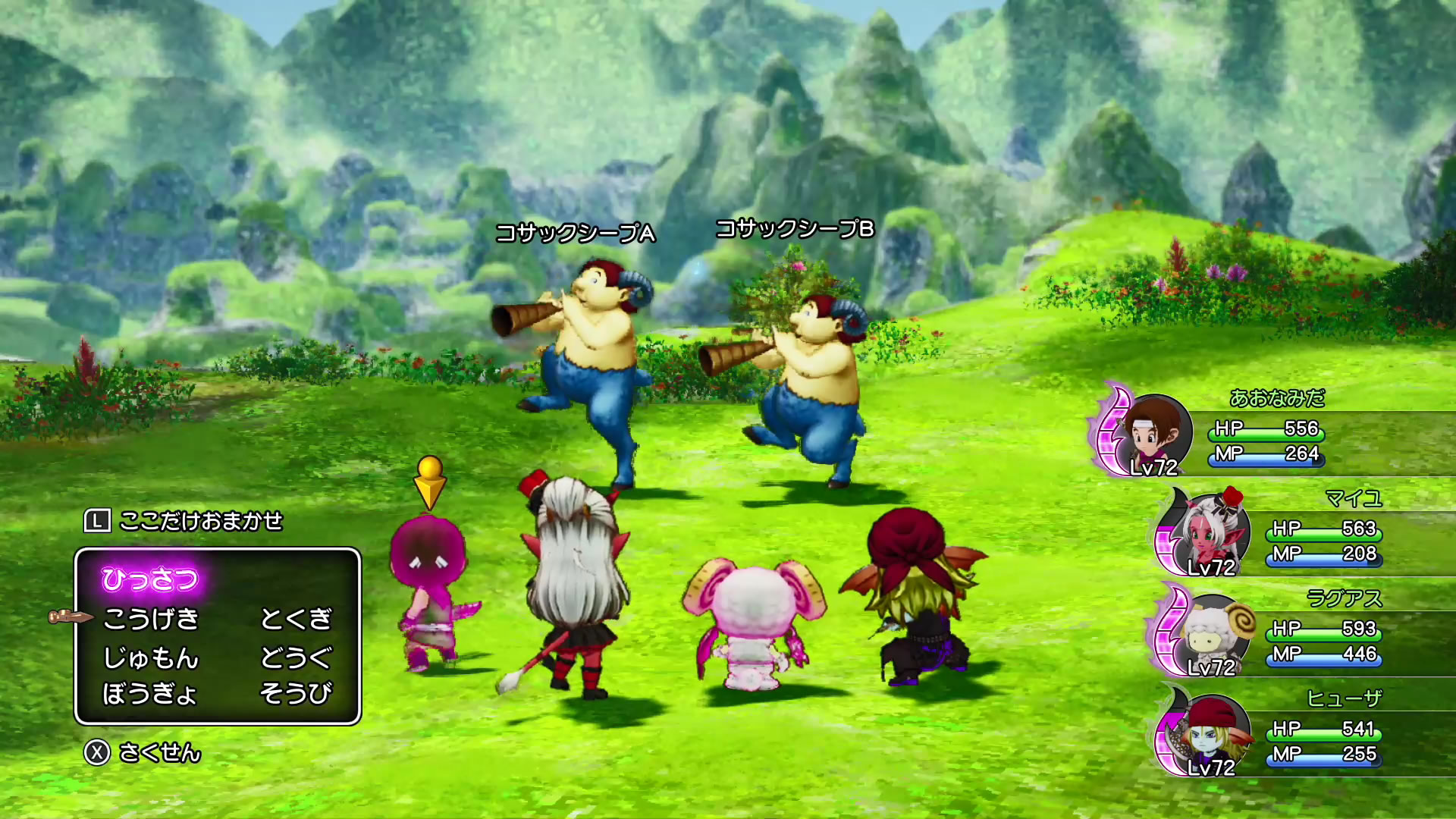The image size is (1456, 819).
Task: Select the ひっさつ special move command
Action: (x=149, y=580)
